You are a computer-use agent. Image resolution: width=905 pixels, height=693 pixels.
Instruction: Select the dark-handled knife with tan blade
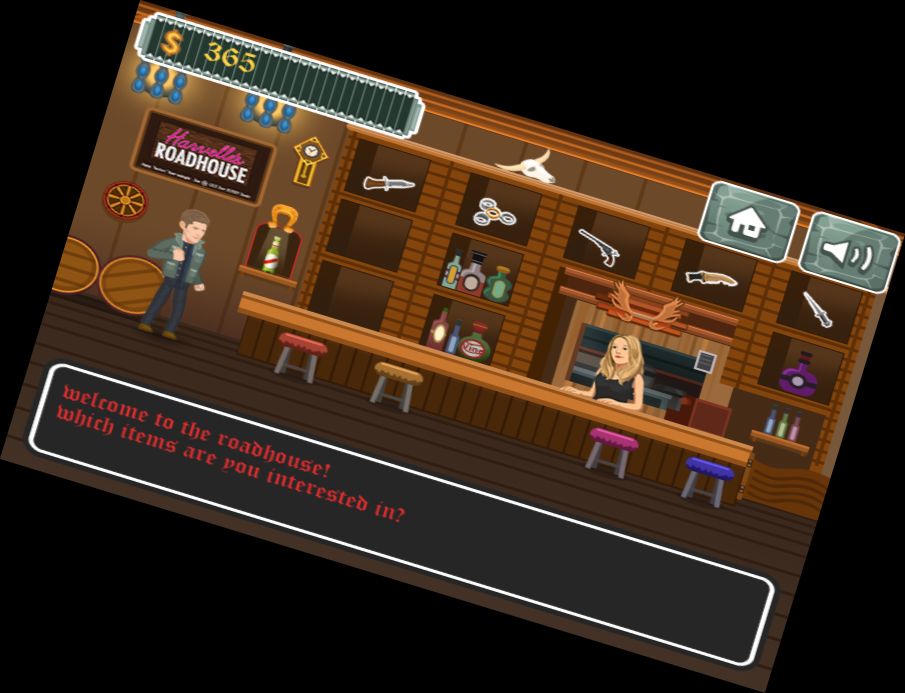pyautogui.click(x=711, y=278)
